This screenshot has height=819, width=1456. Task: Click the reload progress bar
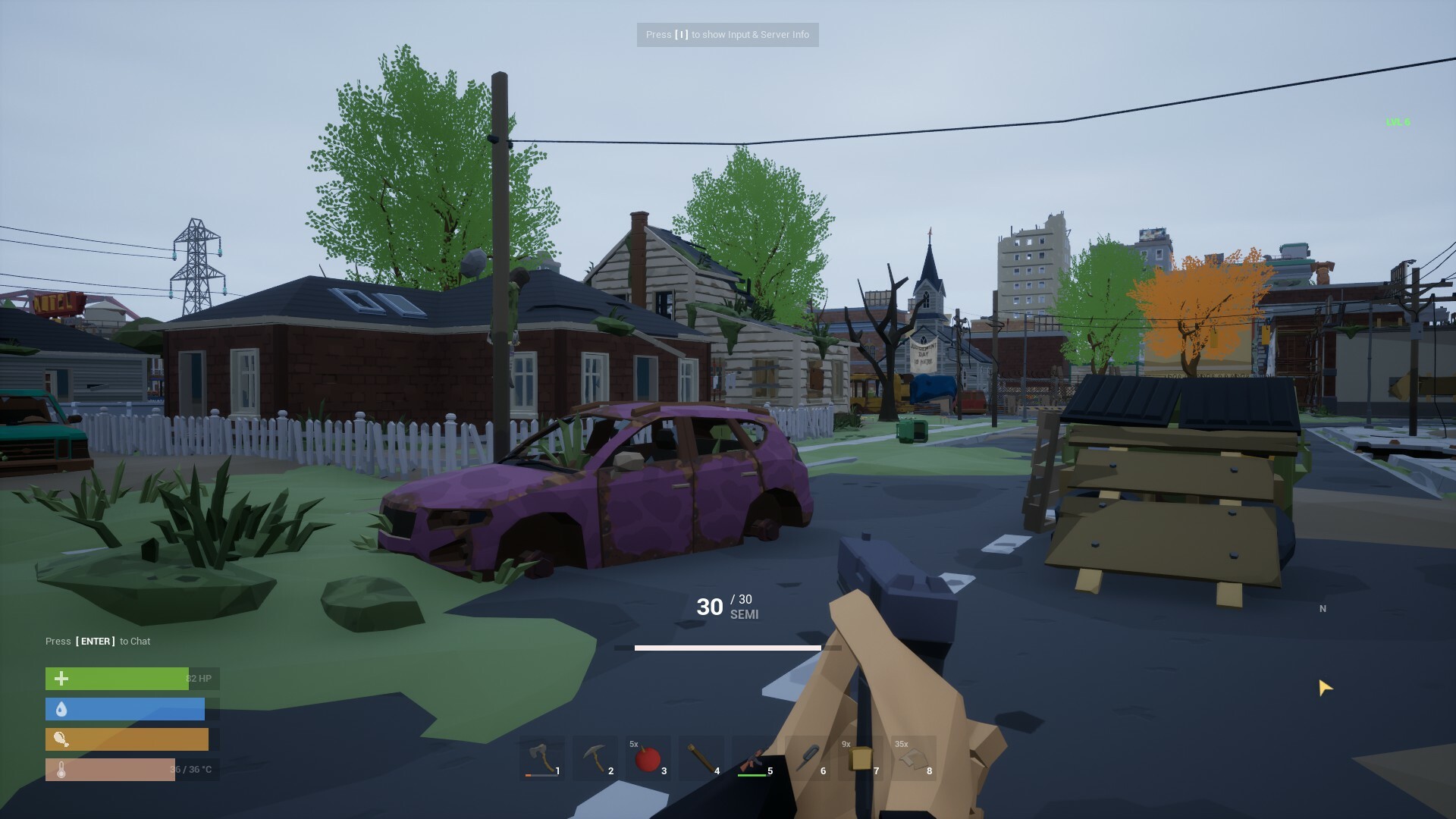tap(728, 648)
